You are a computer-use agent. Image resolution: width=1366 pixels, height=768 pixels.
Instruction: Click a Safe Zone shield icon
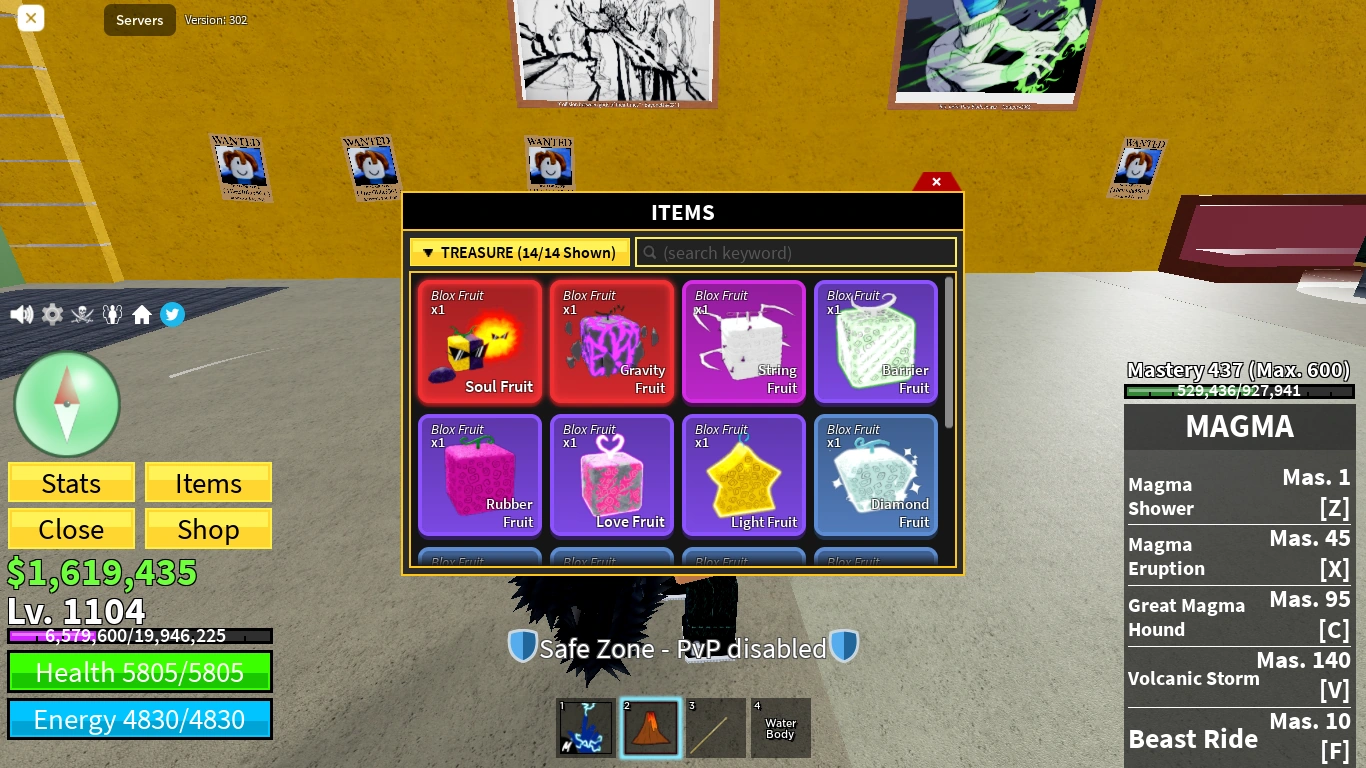tap(522, 647)
